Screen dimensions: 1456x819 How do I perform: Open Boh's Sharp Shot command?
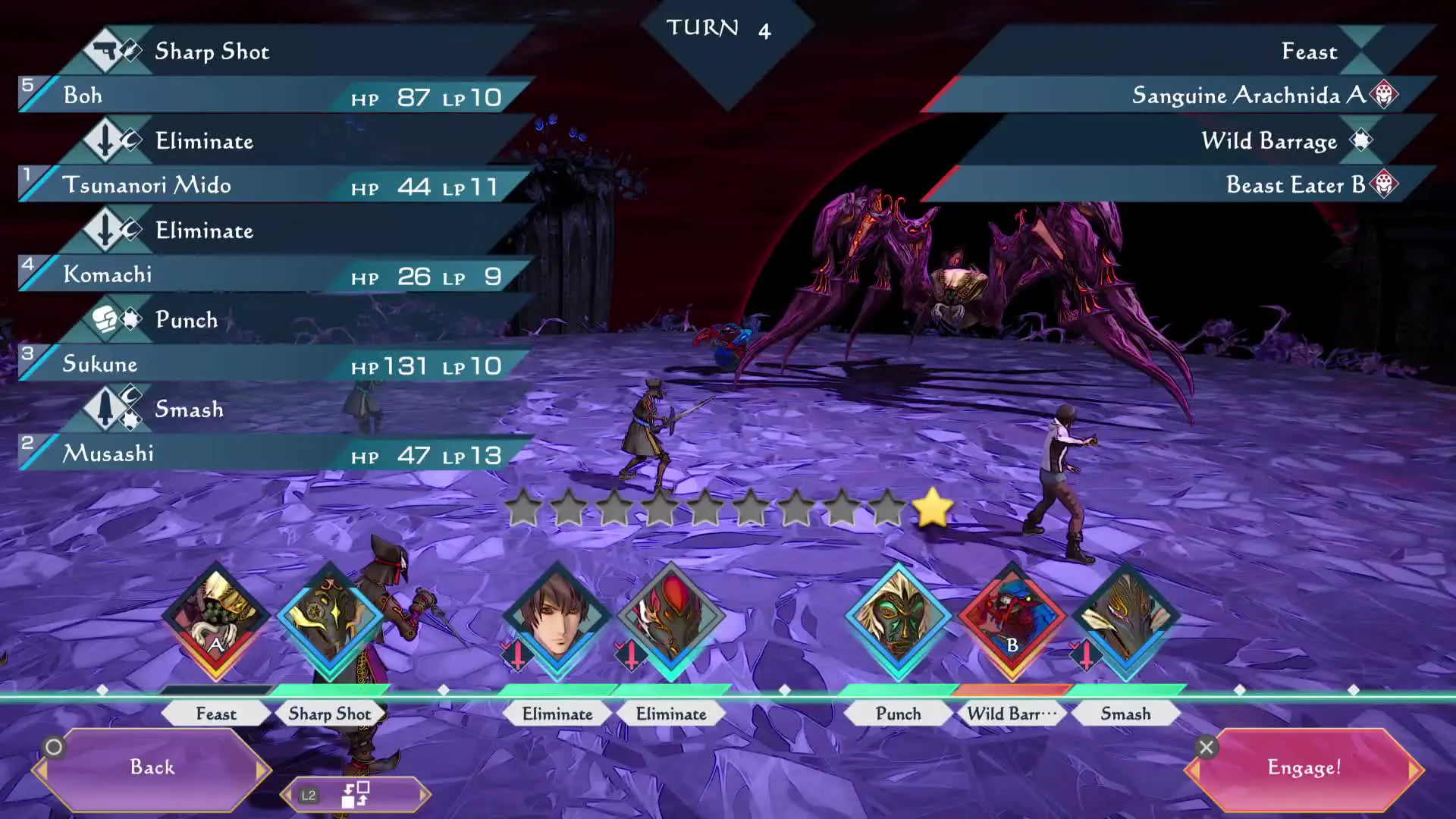point(212,52)
